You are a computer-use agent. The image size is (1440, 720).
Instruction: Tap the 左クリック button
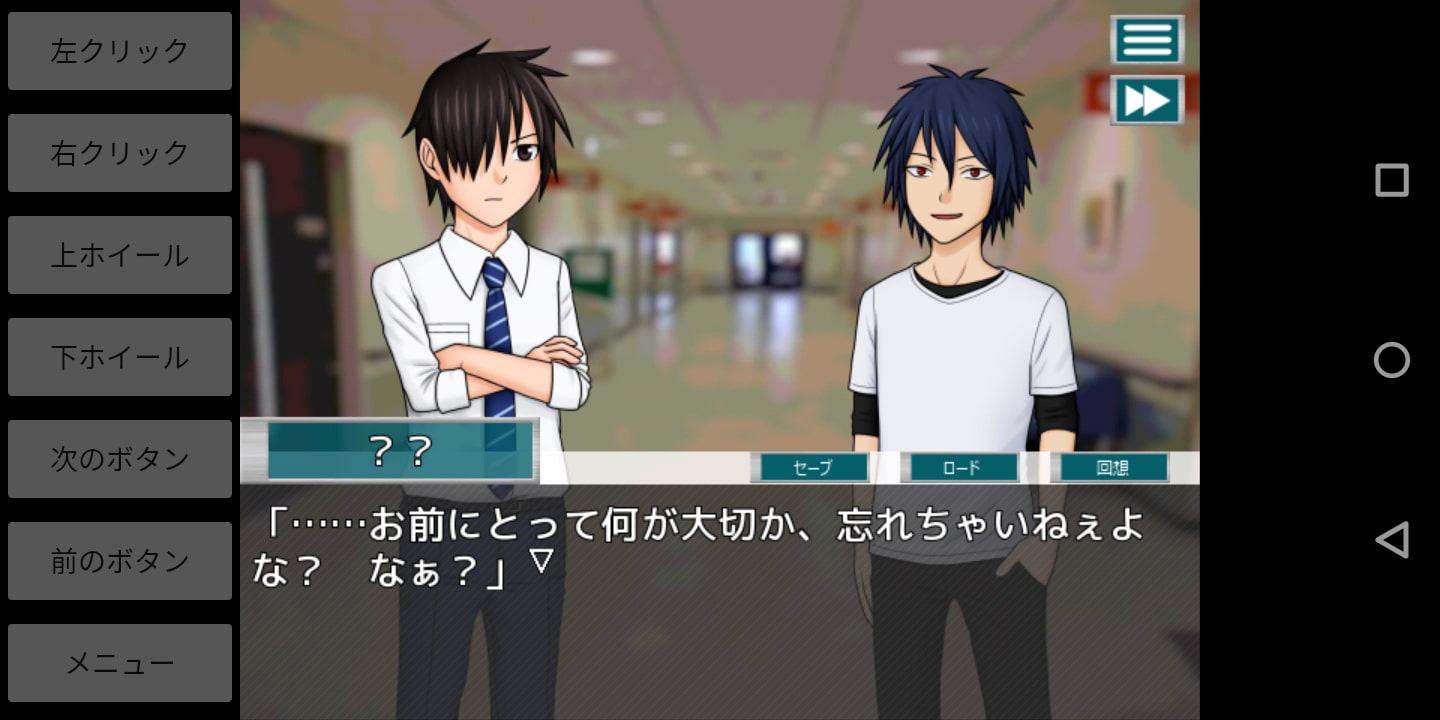click(120, 51)
